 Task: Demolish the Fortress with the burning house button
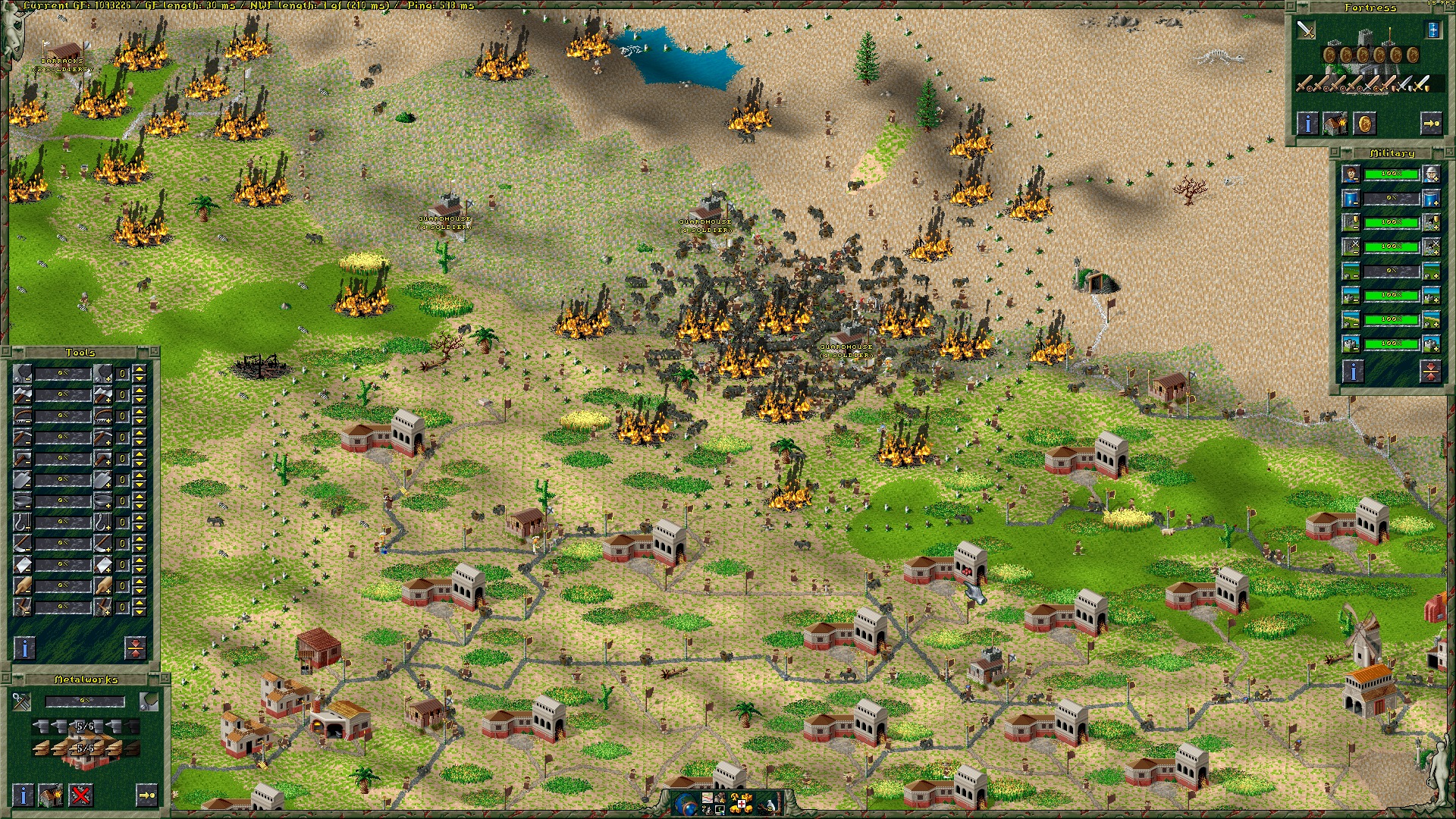pos(1335,124)
